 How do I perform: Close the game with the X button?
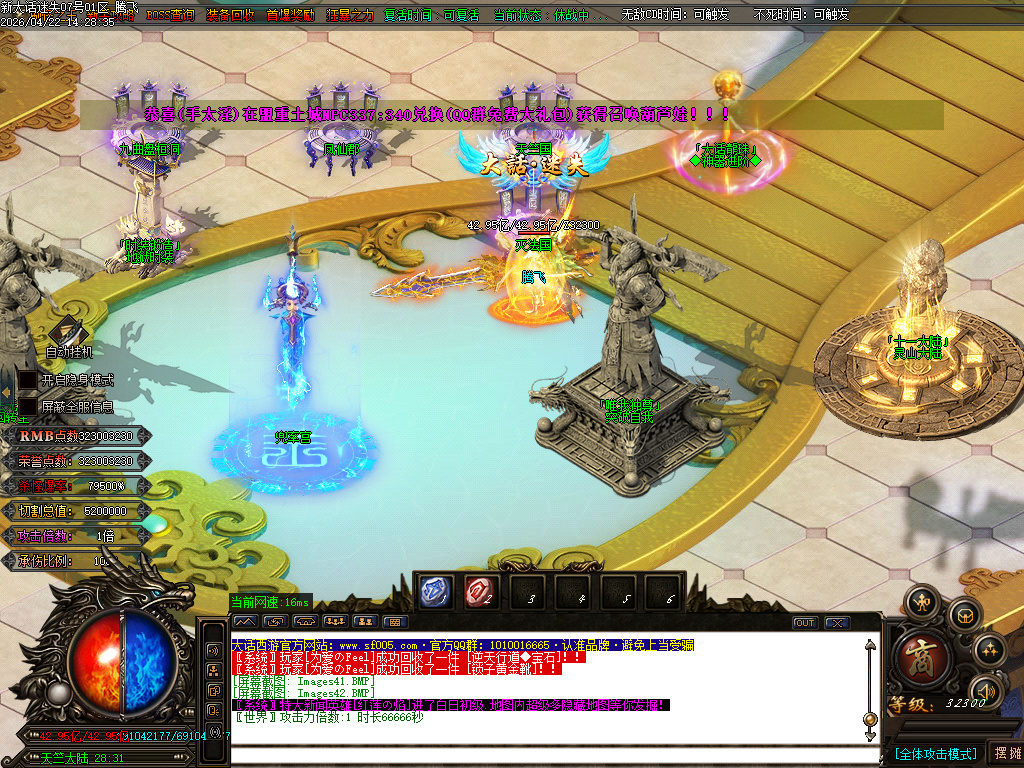click(837, 623)
